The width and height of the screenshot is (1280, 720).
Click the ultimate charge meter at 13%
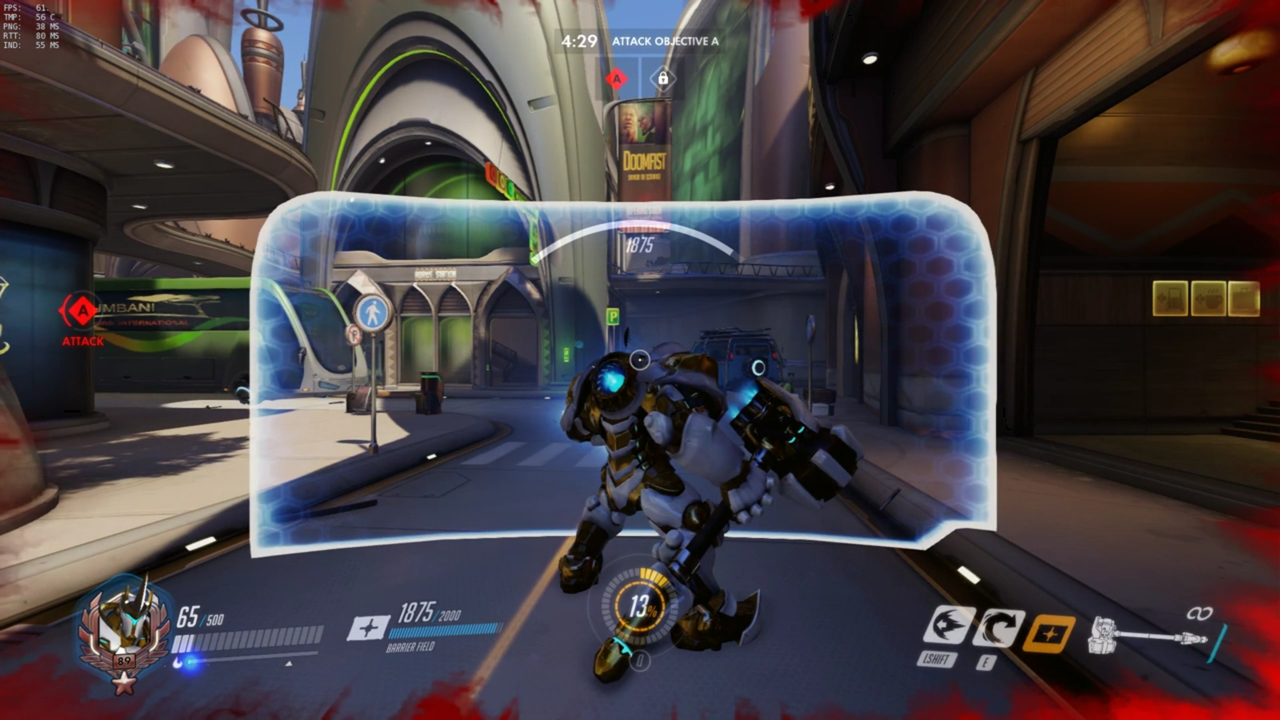pyautogui.click(x=639, y=605)
